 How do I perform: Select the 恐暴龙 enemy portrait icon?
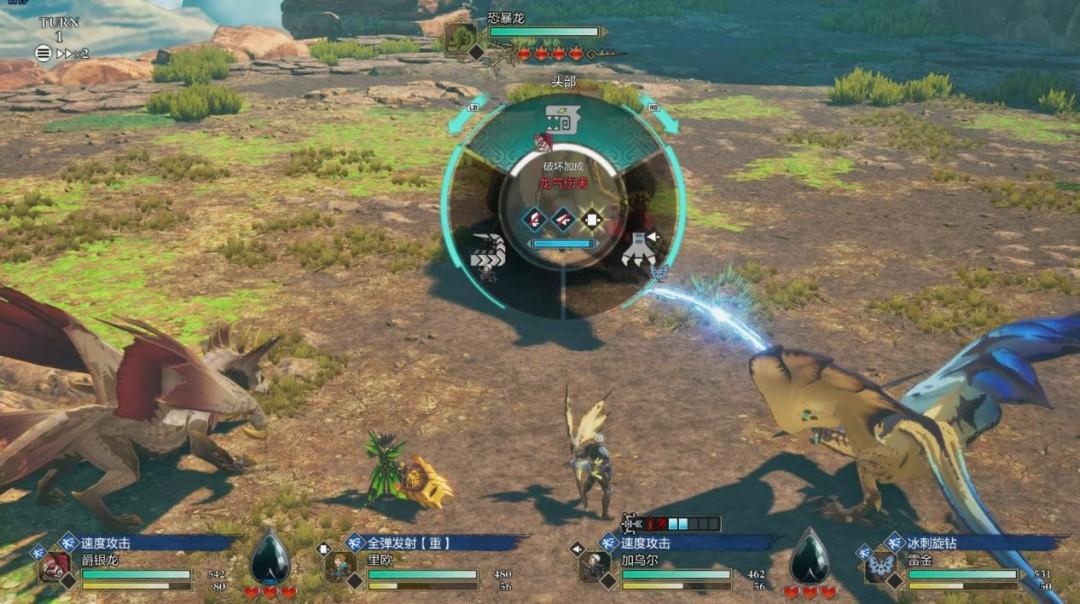coord(461,39)
